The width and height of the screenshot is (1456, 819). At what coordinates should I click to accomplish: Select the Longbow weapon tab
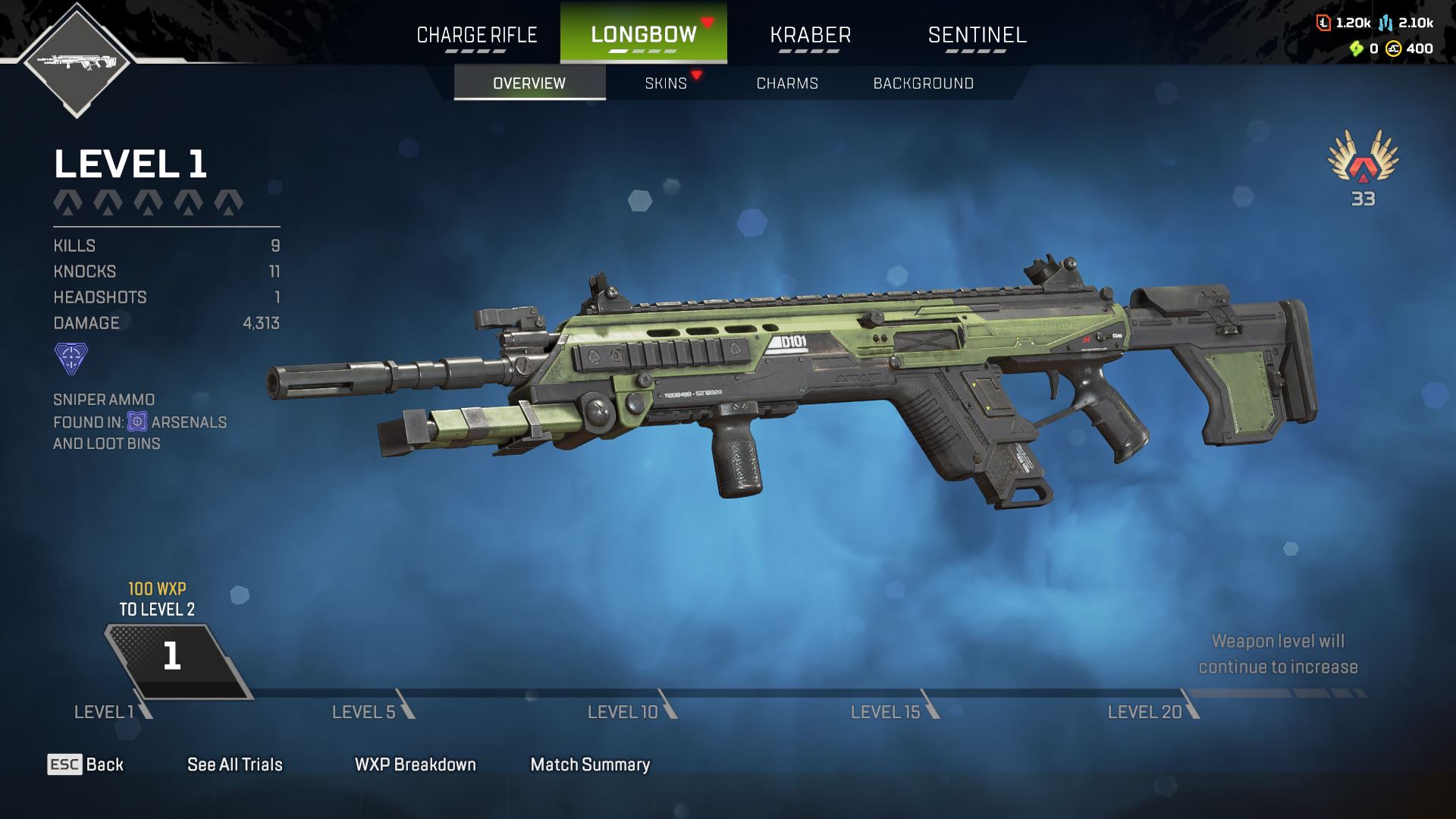[x=643, y=35]
